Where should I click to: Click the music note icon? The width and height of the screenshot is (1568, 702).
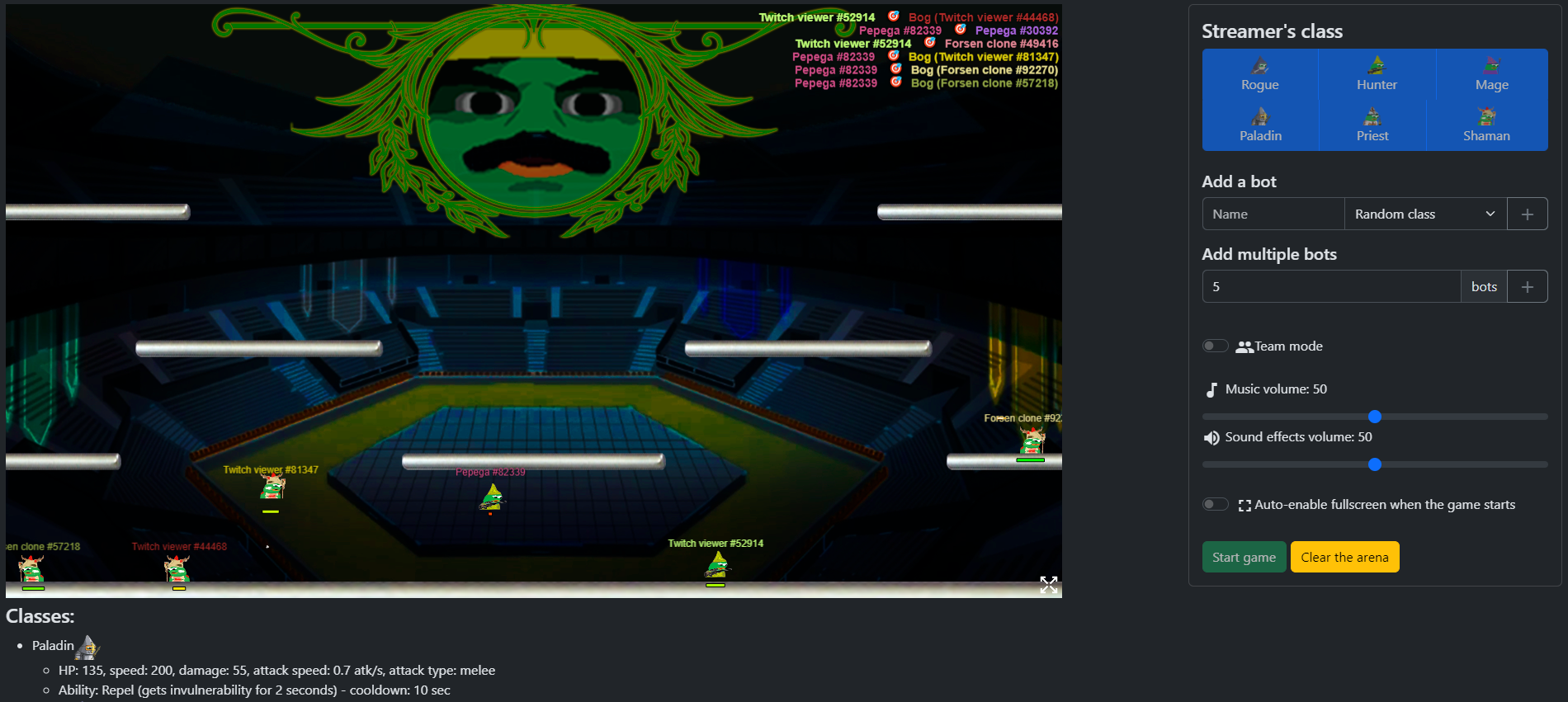pyautogui.click(x=1211, y=389)
